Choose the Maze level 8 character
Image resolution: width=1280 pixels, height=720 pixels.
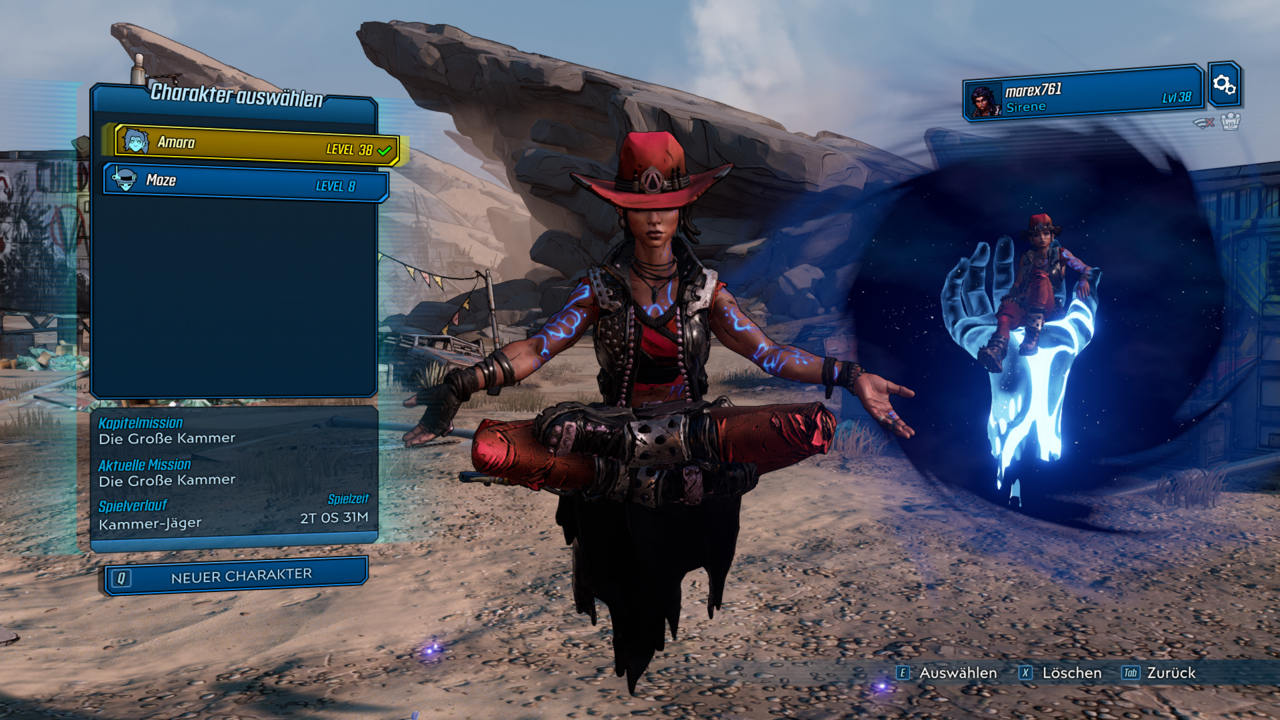(x=245, y=183)
